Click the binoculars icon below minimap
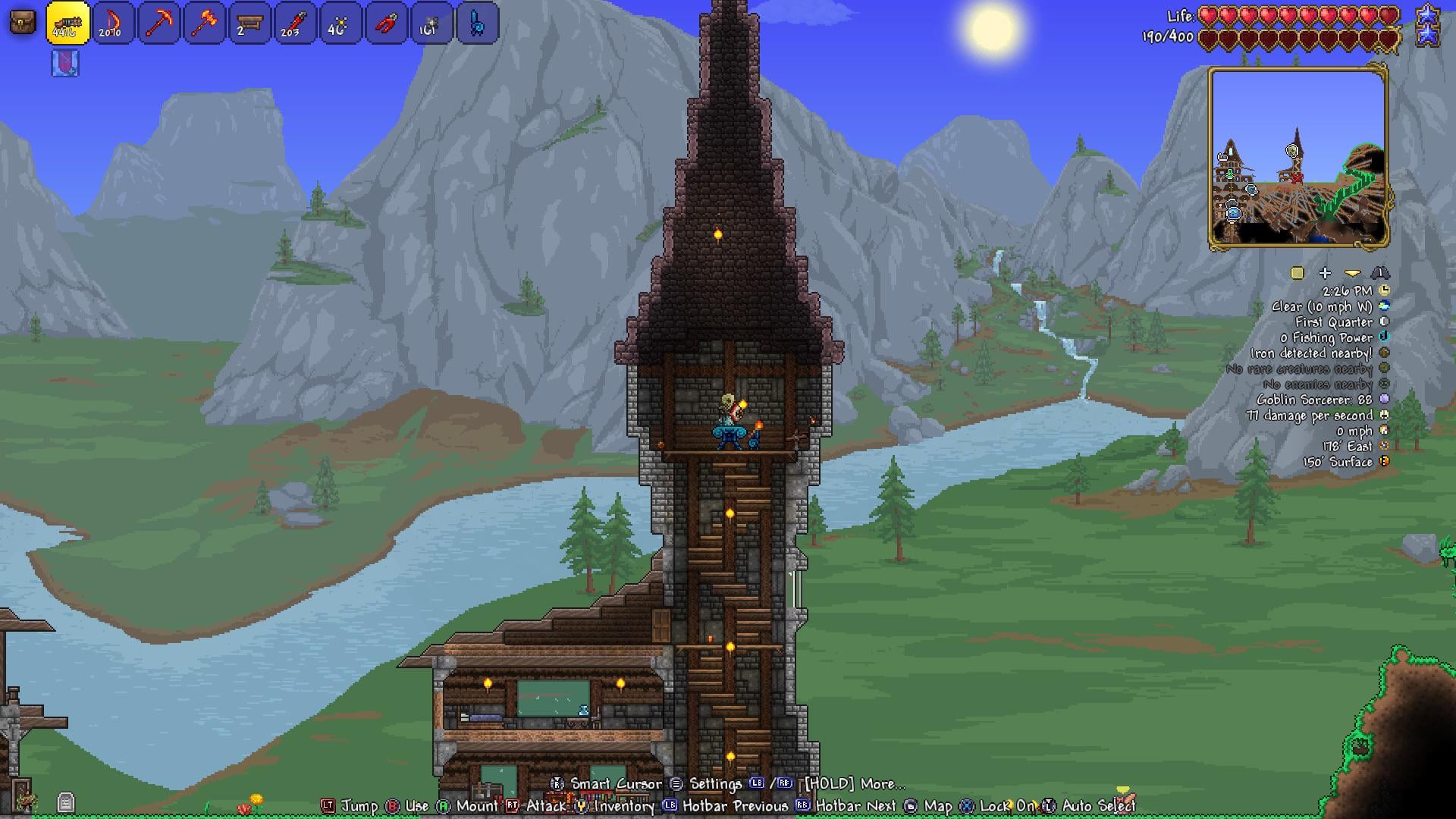This screenshot has width=1456, height=819. tap(1379, 273)
